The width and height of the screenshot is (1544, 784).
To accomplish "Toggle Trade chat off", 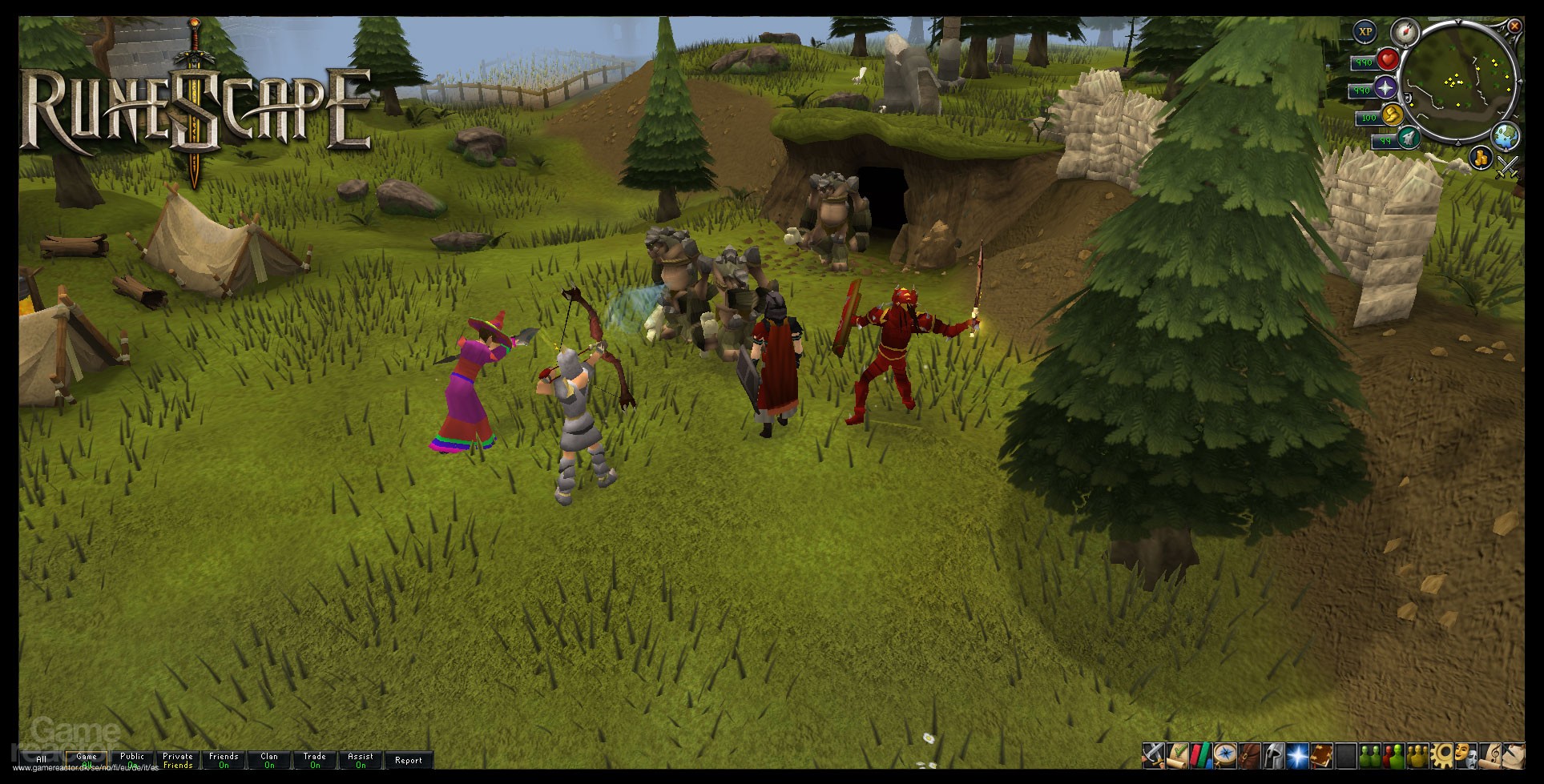I will tap(315, 761).
